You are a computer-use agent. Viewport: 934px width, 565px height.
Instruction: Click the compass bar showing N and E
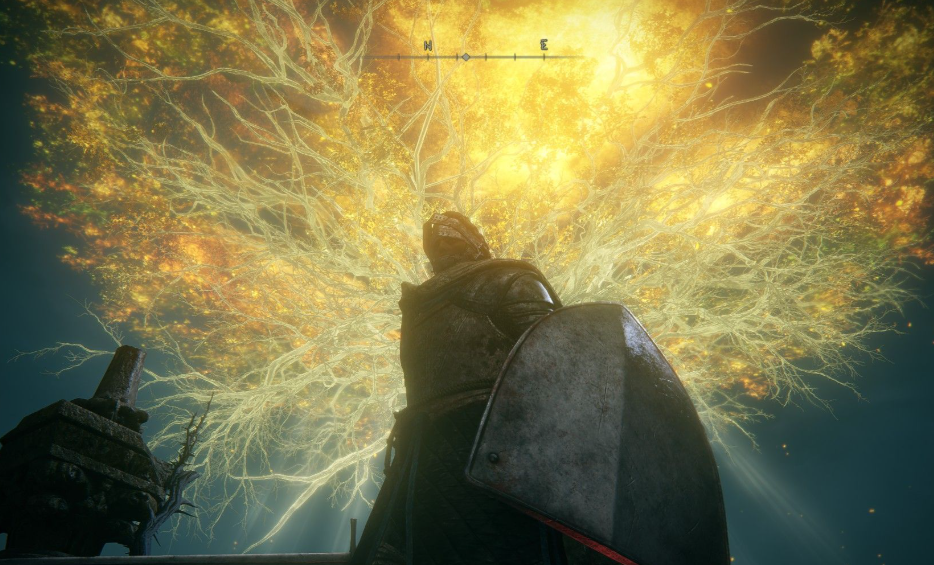[x=473, y=55]
